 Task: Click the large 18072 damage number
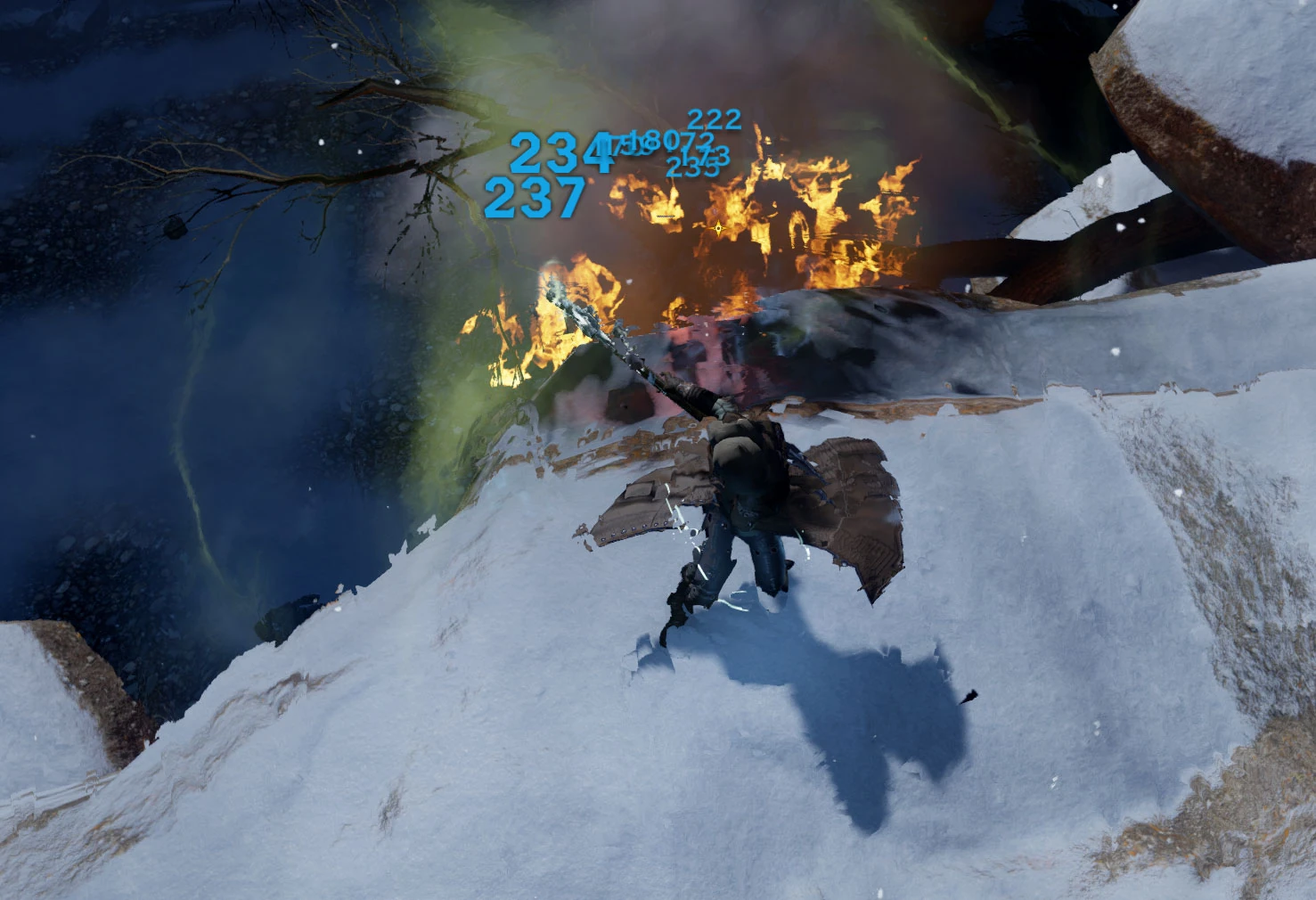(674, 143)
